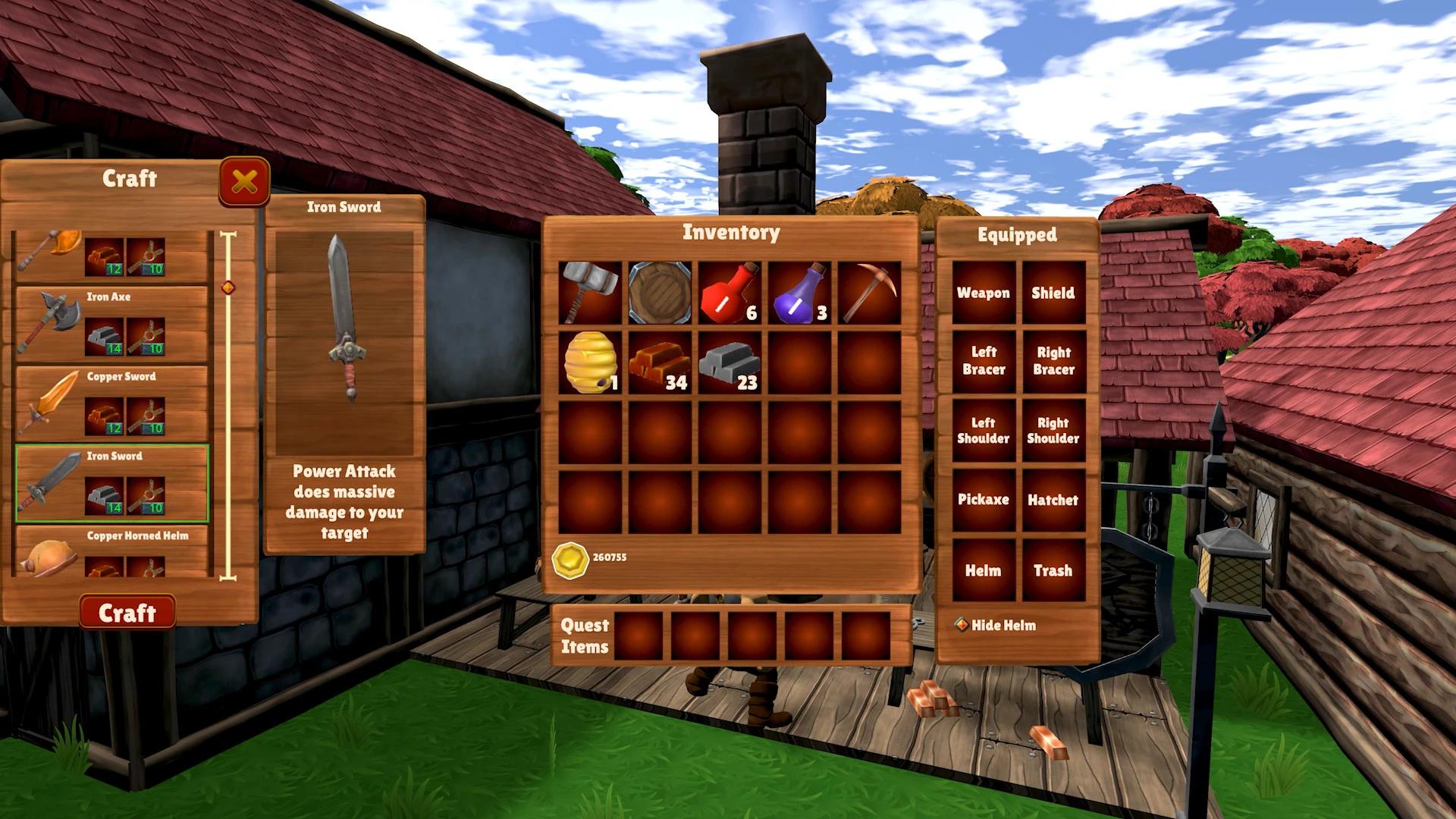
Task: Click the Trash slot in the Equipped panel
Action: (x=1053, y=571)
